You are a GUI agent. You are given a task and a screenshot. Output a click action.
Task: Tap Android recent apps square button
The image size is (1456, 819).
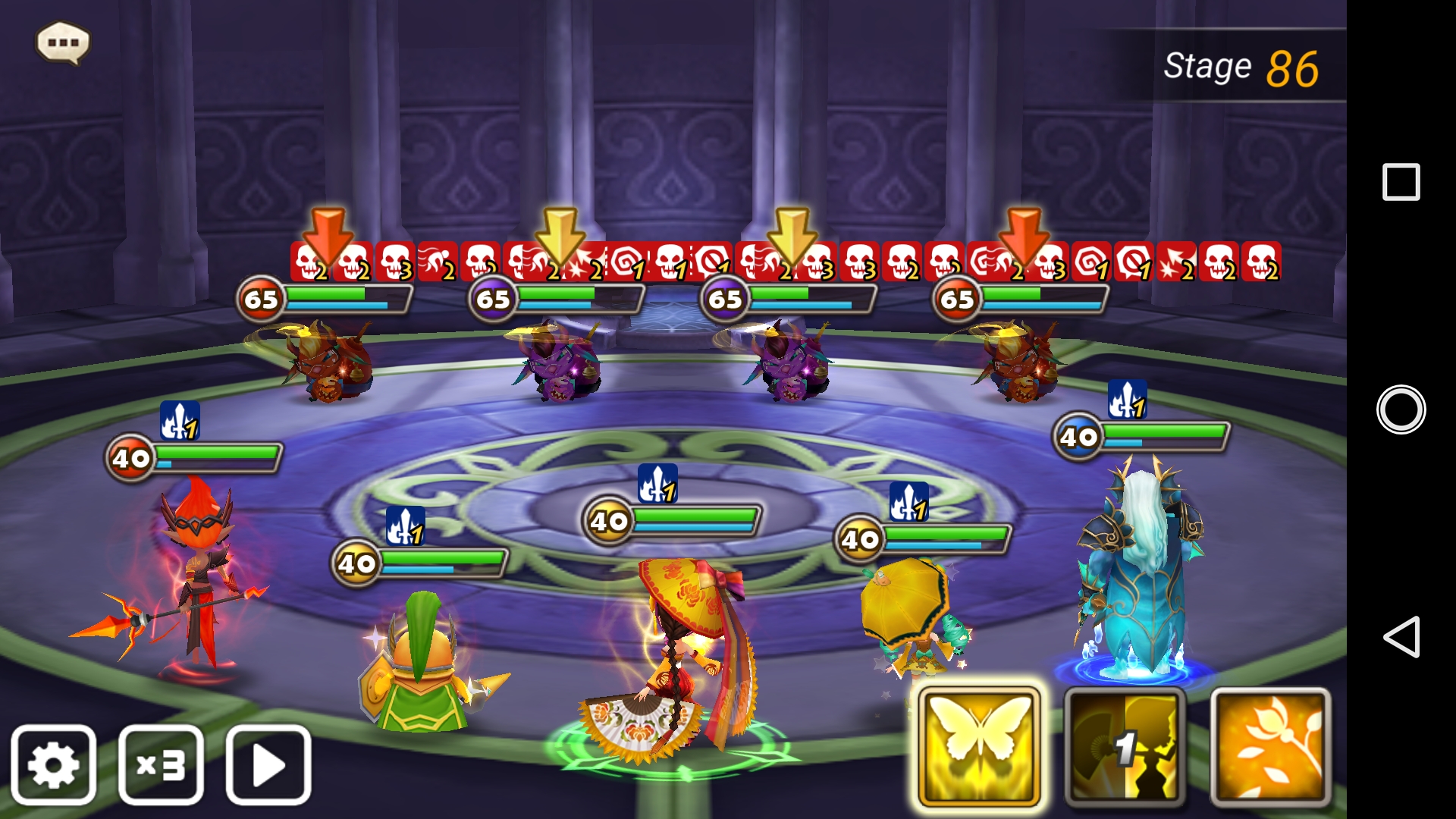(x=1401, y=182)
